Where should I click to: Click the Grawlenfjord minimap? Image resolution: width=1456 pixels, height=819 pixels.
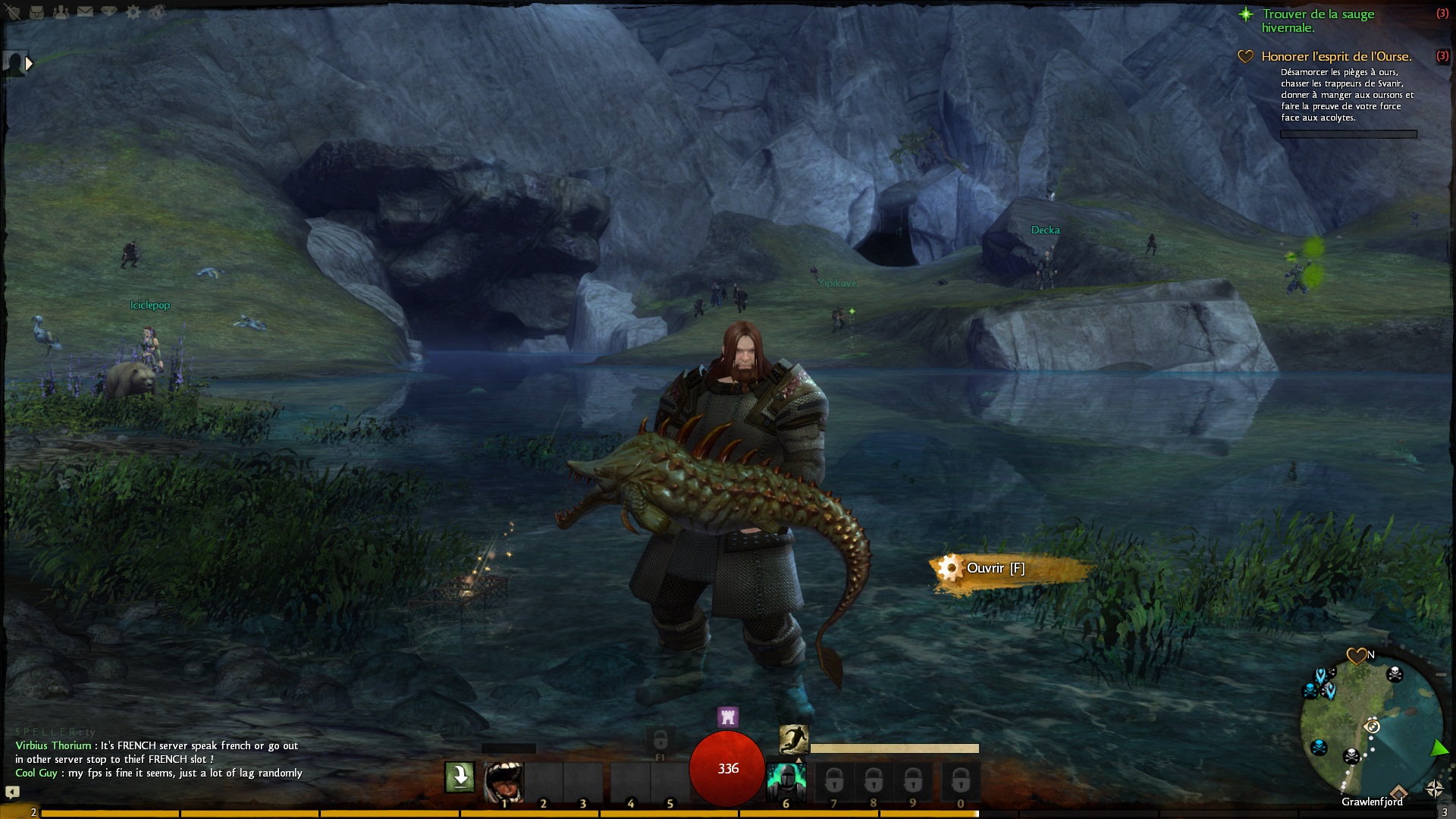pyautogui.click(x=1371, y=728)
